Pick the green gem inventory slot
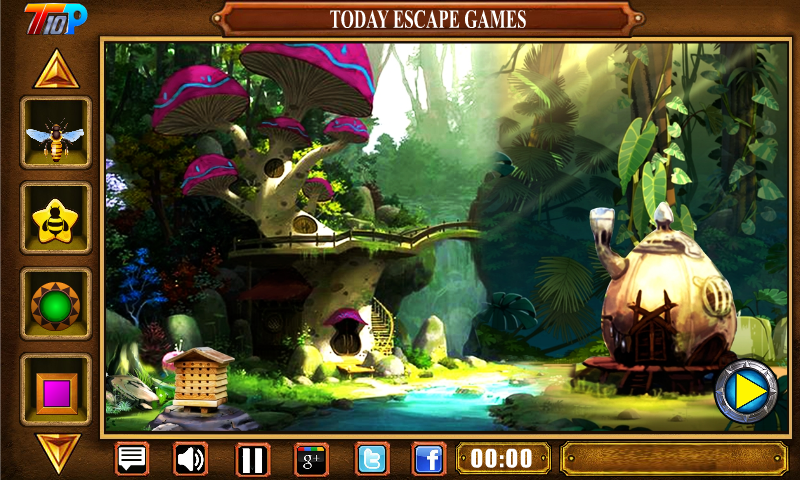The image size is (800, 480). tap(56, 304)
